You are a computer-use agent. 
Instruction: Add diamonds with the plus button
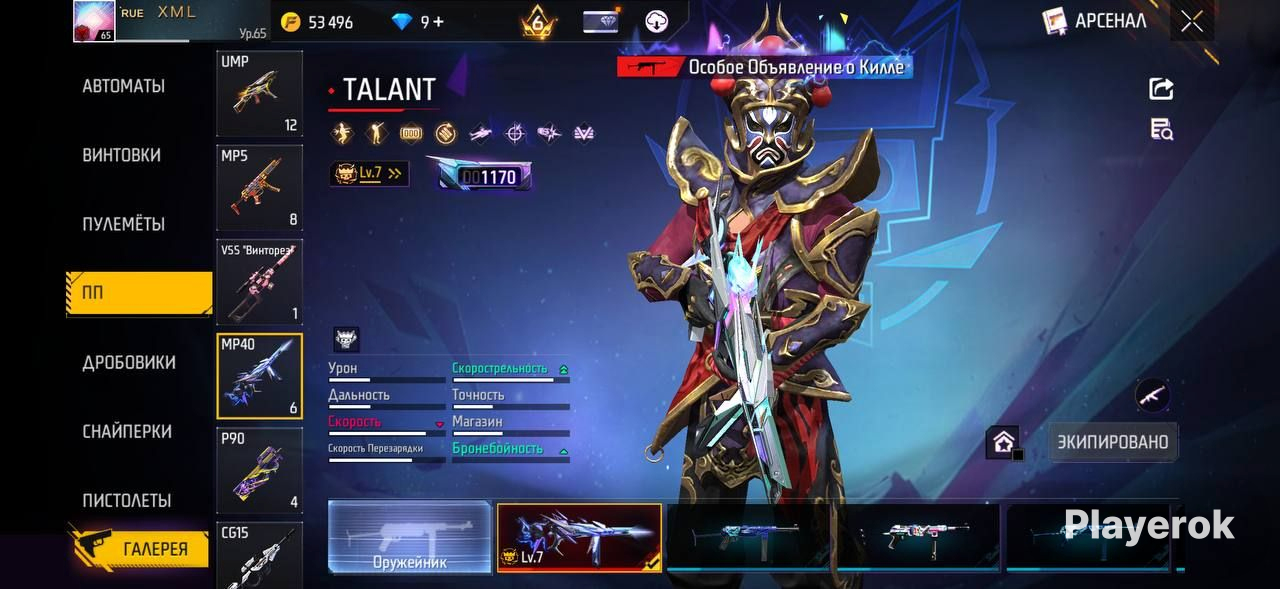coord(438,22)
